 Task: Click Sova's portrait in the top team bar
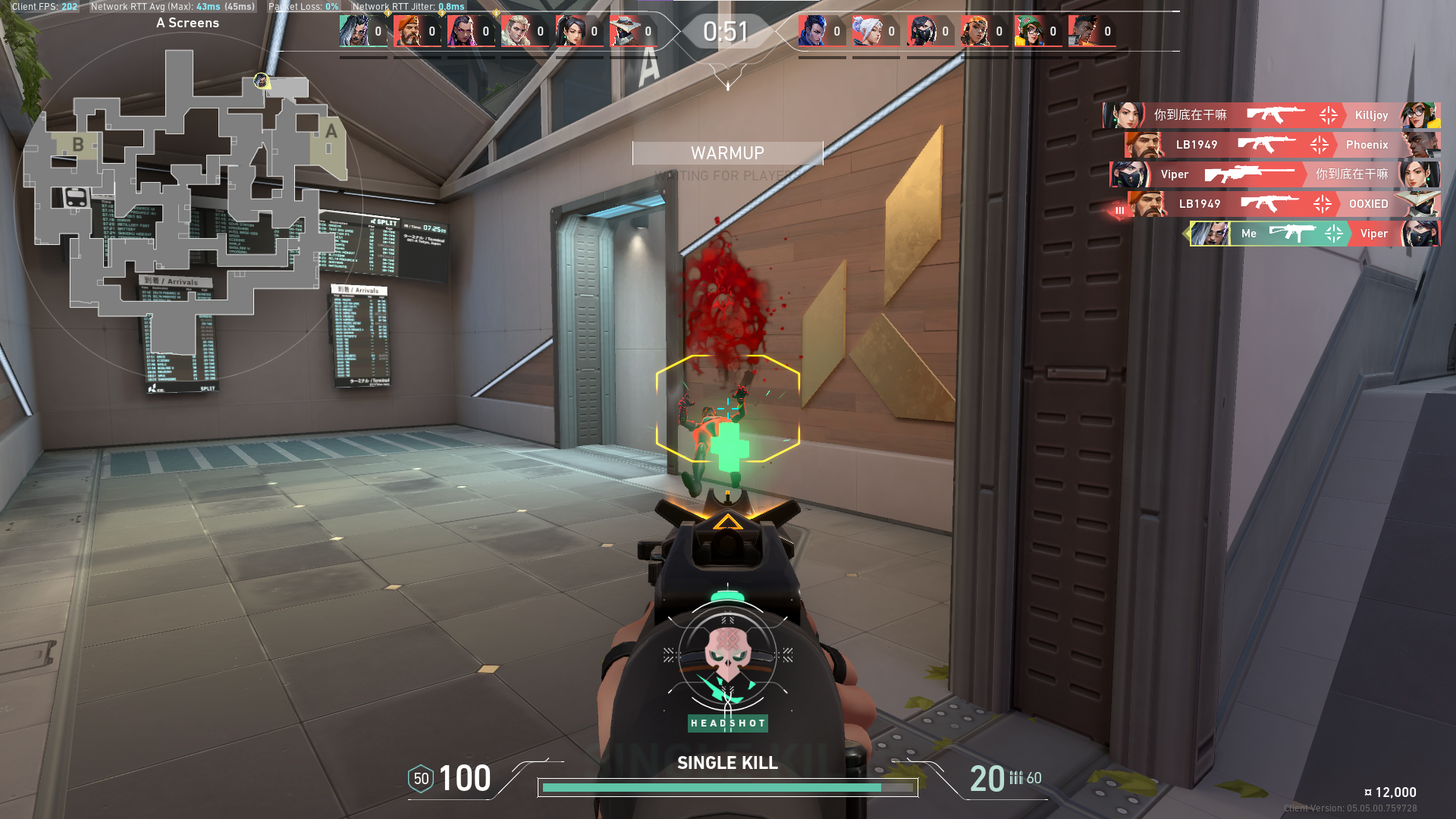(x=516, y=32)
